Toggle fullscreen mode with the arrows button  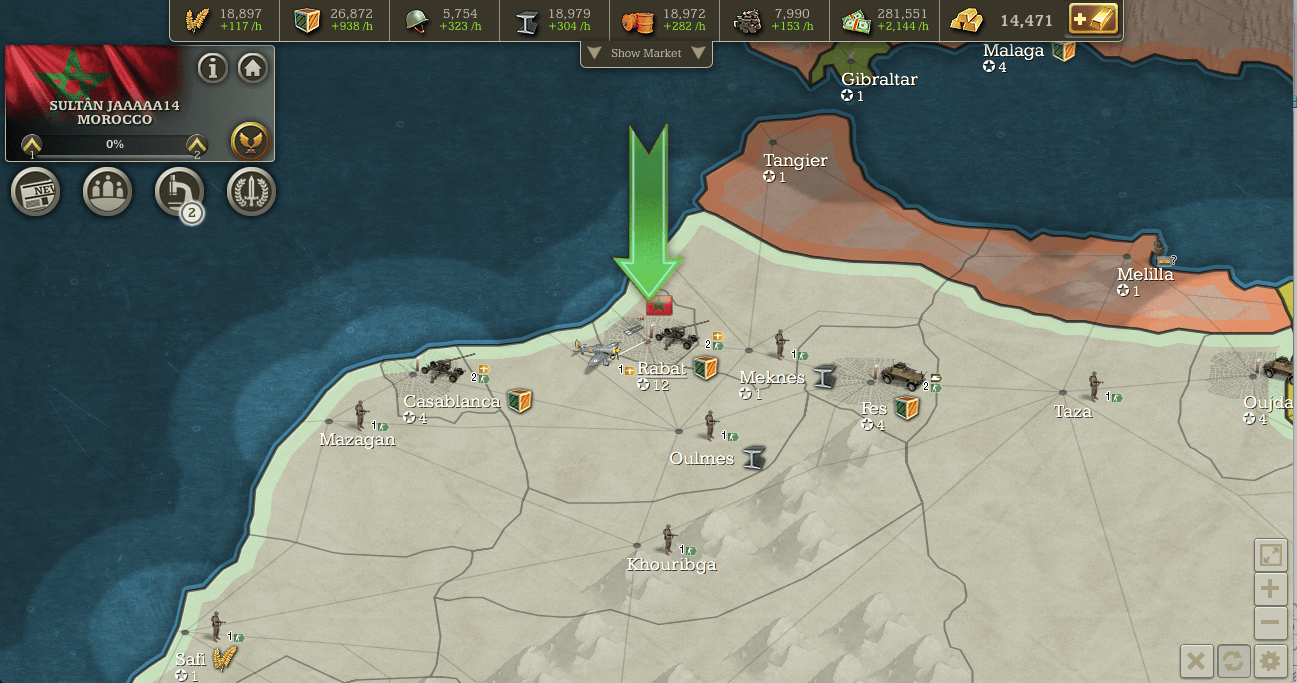[1270, 555]
